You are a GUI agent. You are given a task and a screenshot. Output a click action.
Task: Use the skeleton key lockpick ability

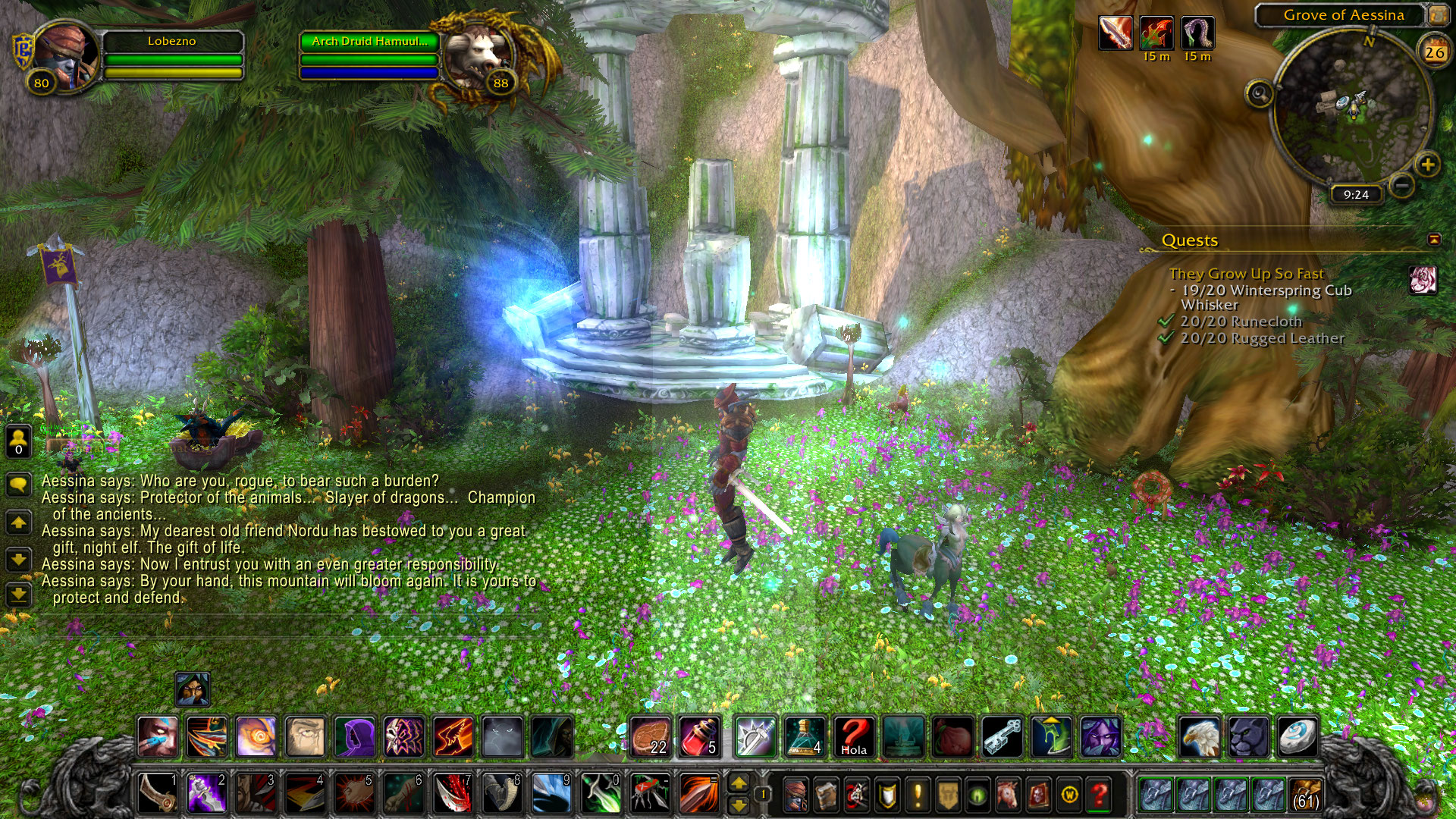1002,736
